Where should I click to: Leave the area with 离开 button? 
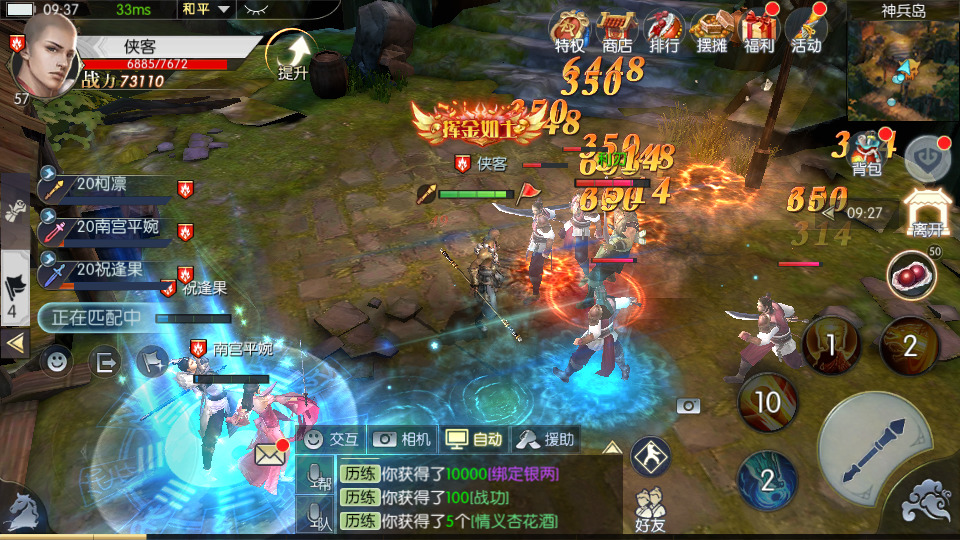coord(925,214)
